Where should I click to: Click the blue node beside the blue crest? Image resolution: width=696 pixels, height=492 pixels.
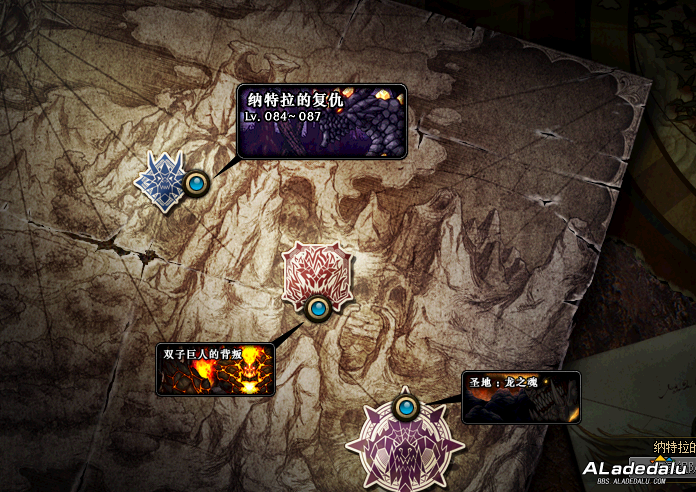coord(196,183)
